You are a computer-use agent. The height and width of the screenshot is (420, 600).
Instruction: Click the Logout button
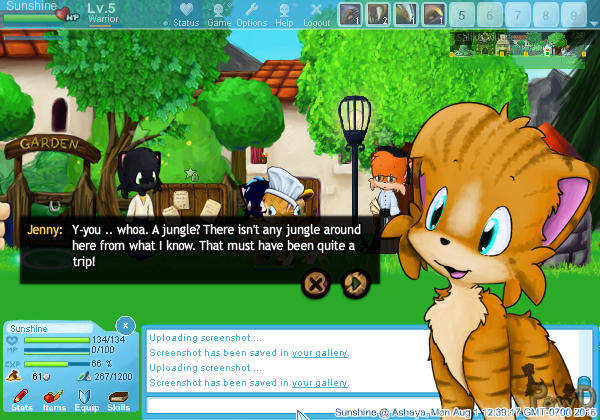(x=317, y=15)
